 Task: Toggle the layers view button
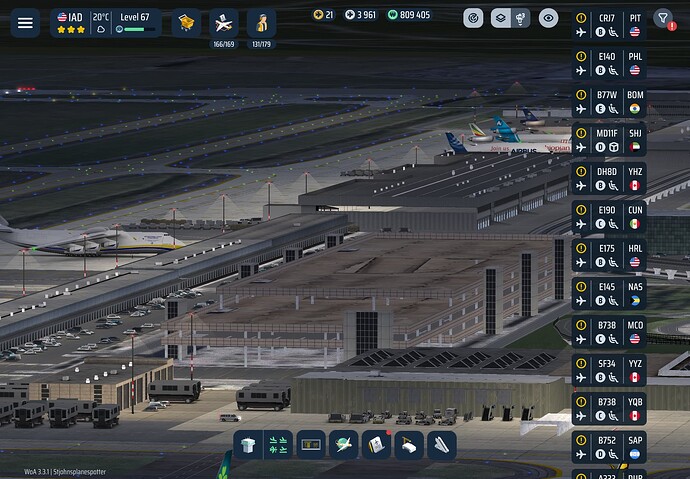510,18
